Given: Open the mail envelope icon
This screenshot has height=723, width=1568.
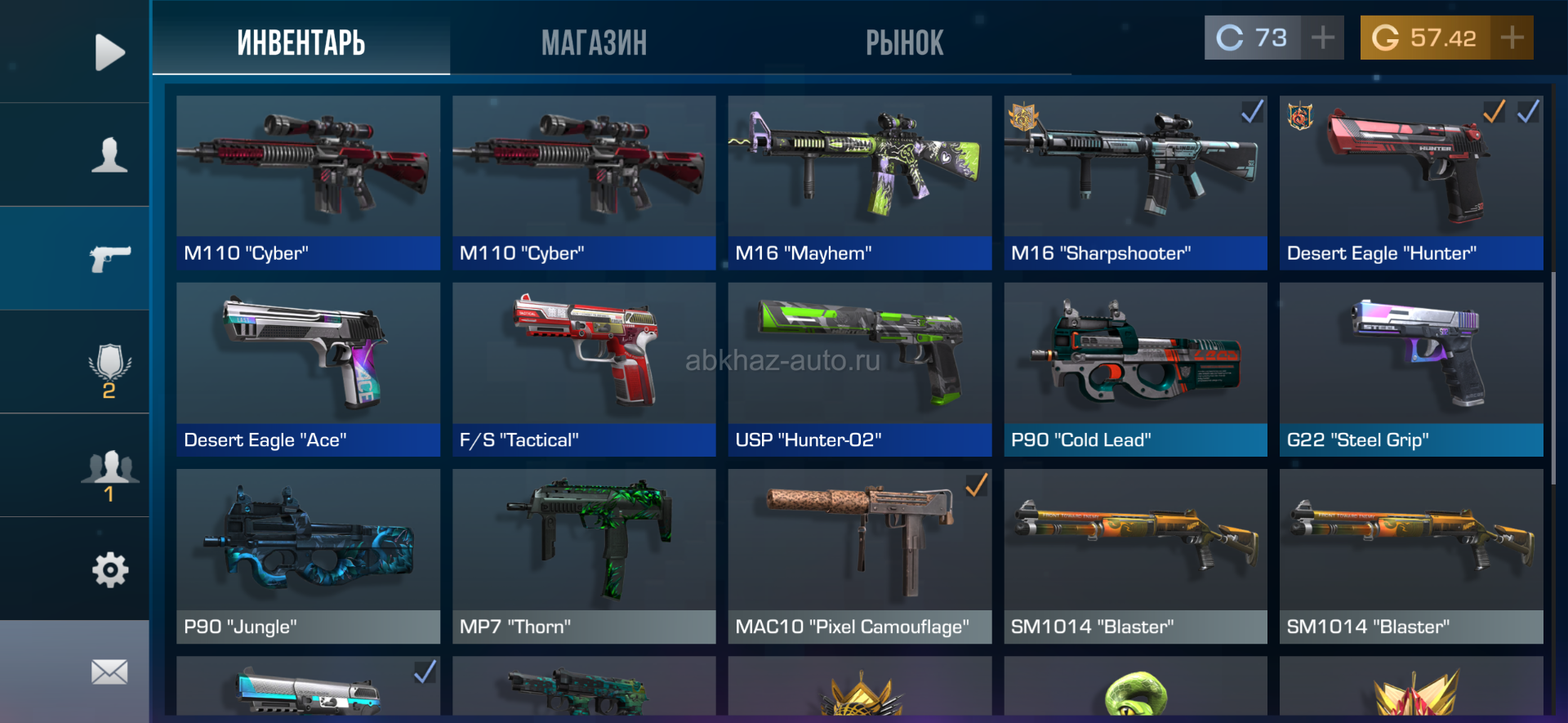Looking at the screenshot, I should coord(109,672).
